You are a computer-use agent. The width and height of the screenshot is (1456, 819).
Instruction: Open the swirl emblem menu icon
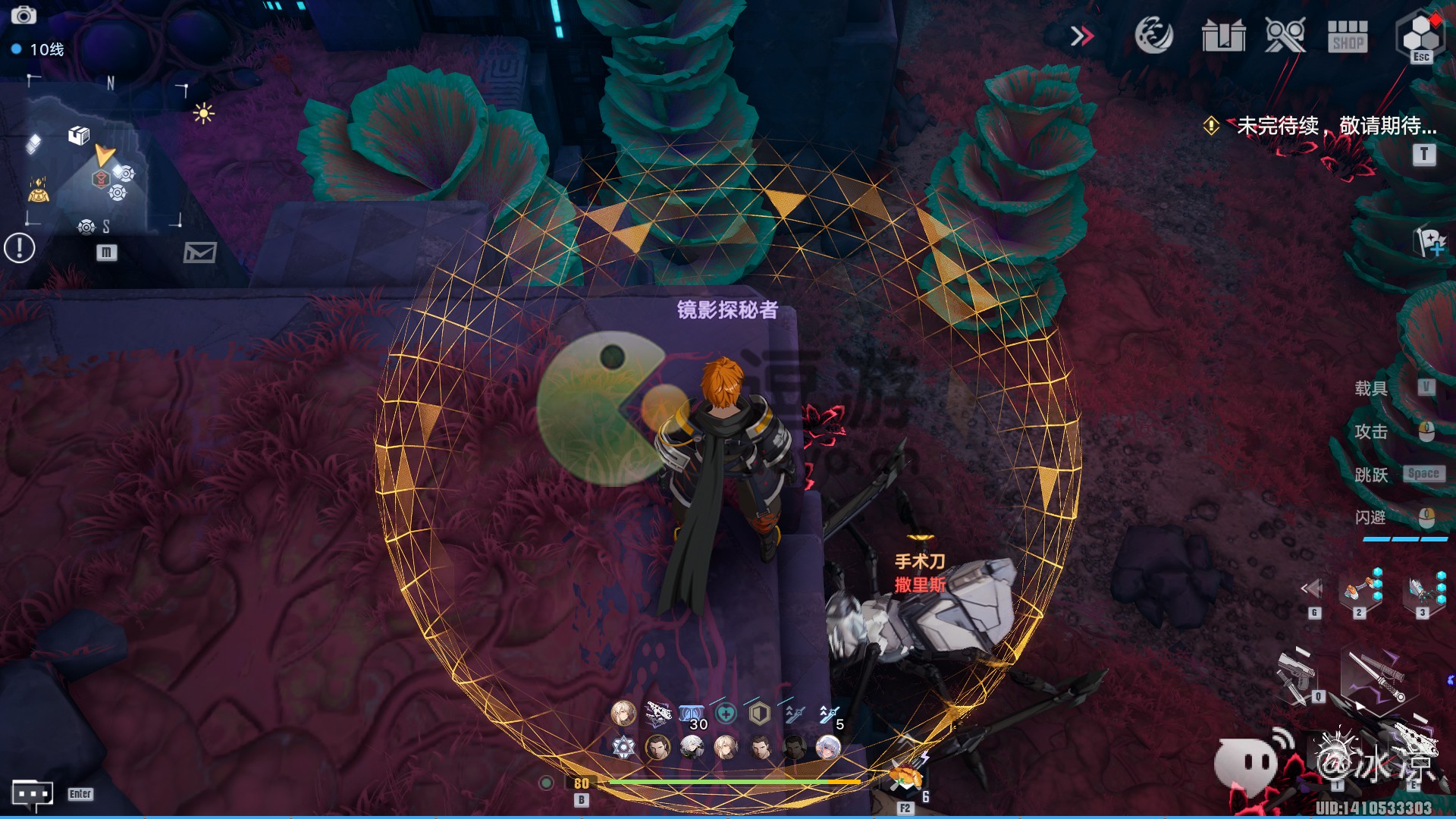pyautogui.click(x=1153, y=35)
